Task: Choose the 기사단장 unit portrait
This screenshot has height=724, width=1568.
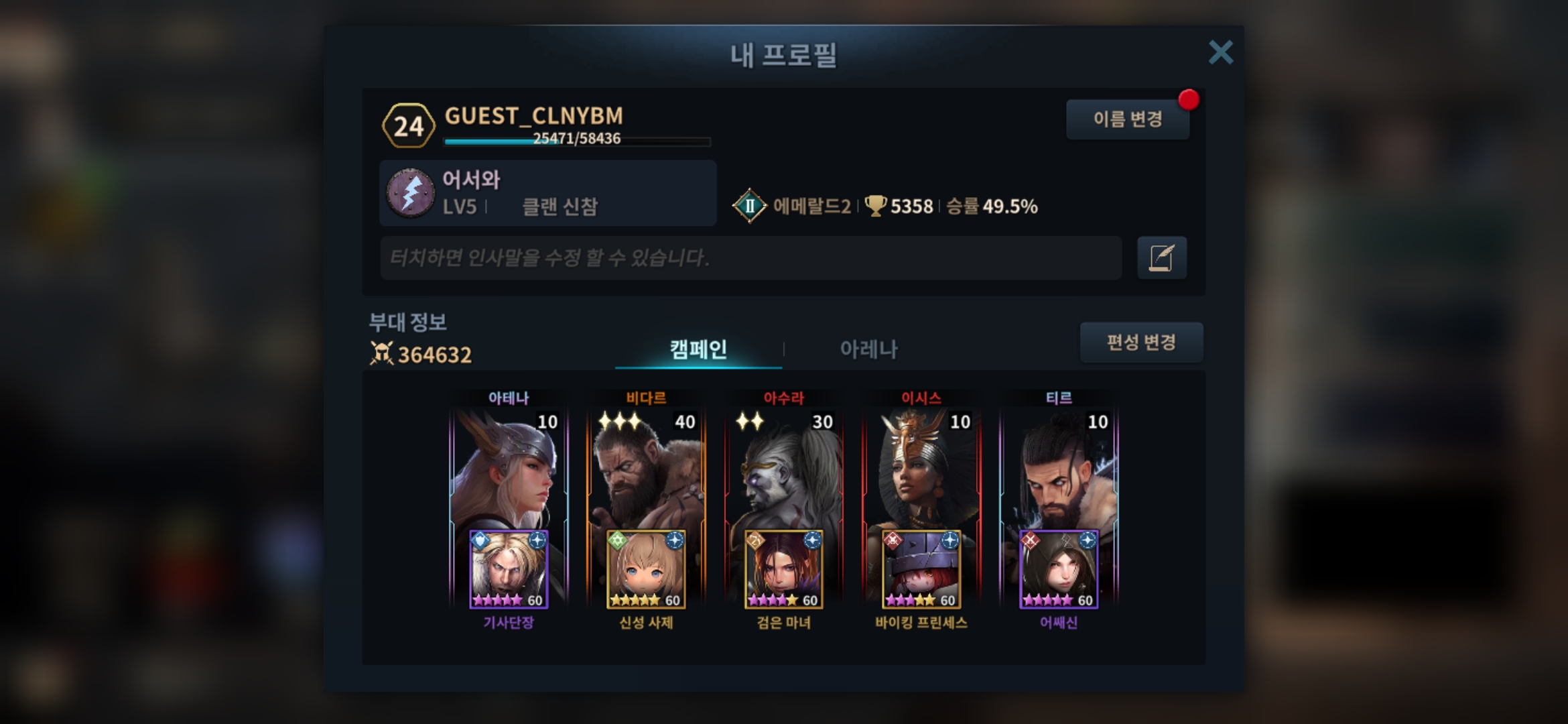Action: click(x=509, y=570)
